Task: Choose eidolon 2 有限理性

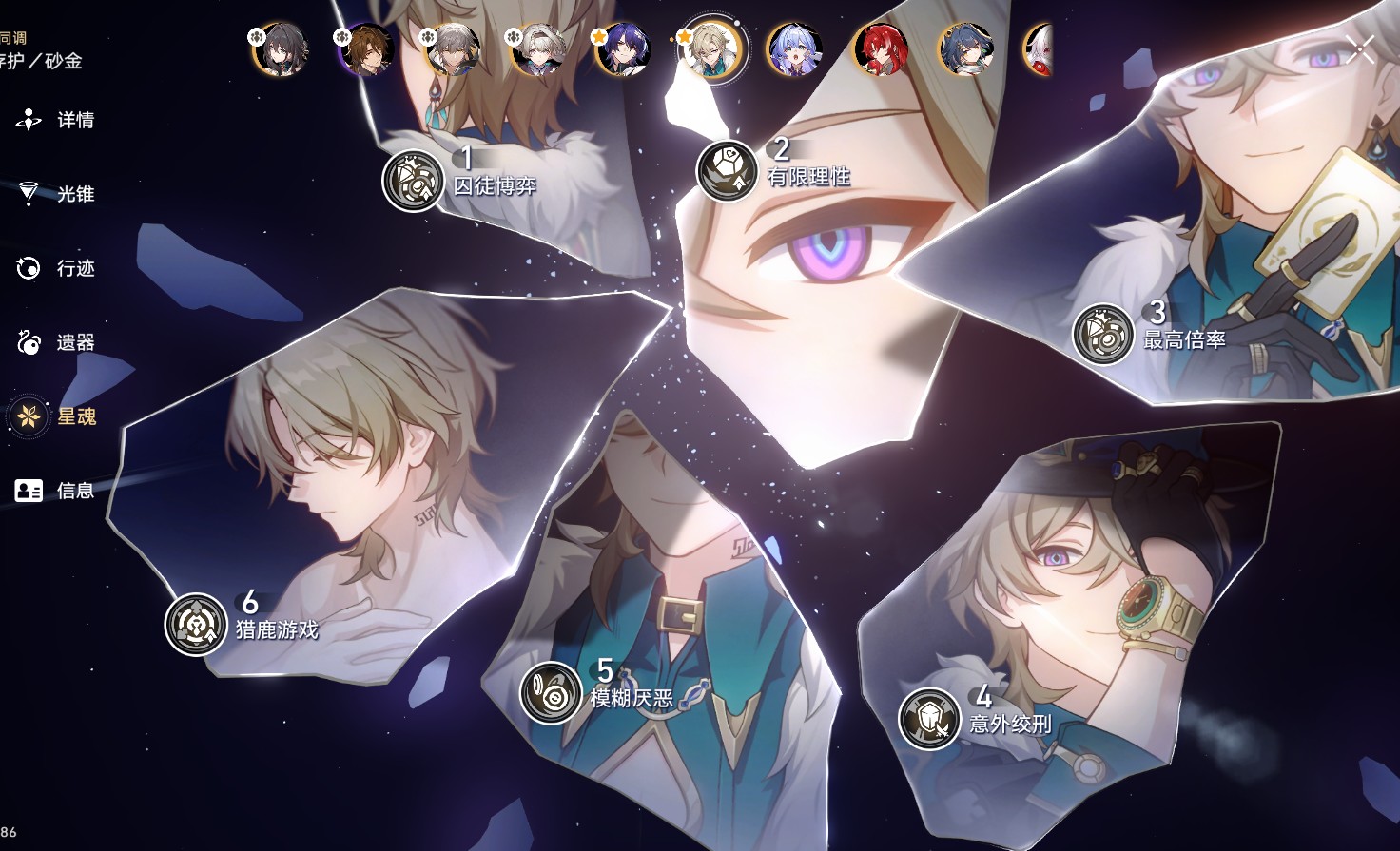Action: 728,171
